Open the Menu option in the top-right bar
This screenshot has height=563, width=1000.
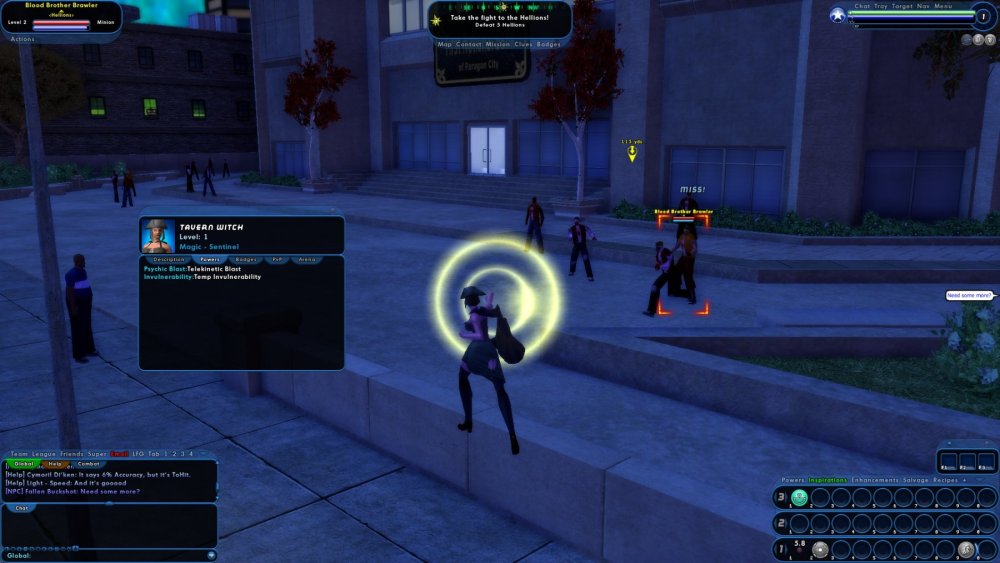click(x=943, y=6)
